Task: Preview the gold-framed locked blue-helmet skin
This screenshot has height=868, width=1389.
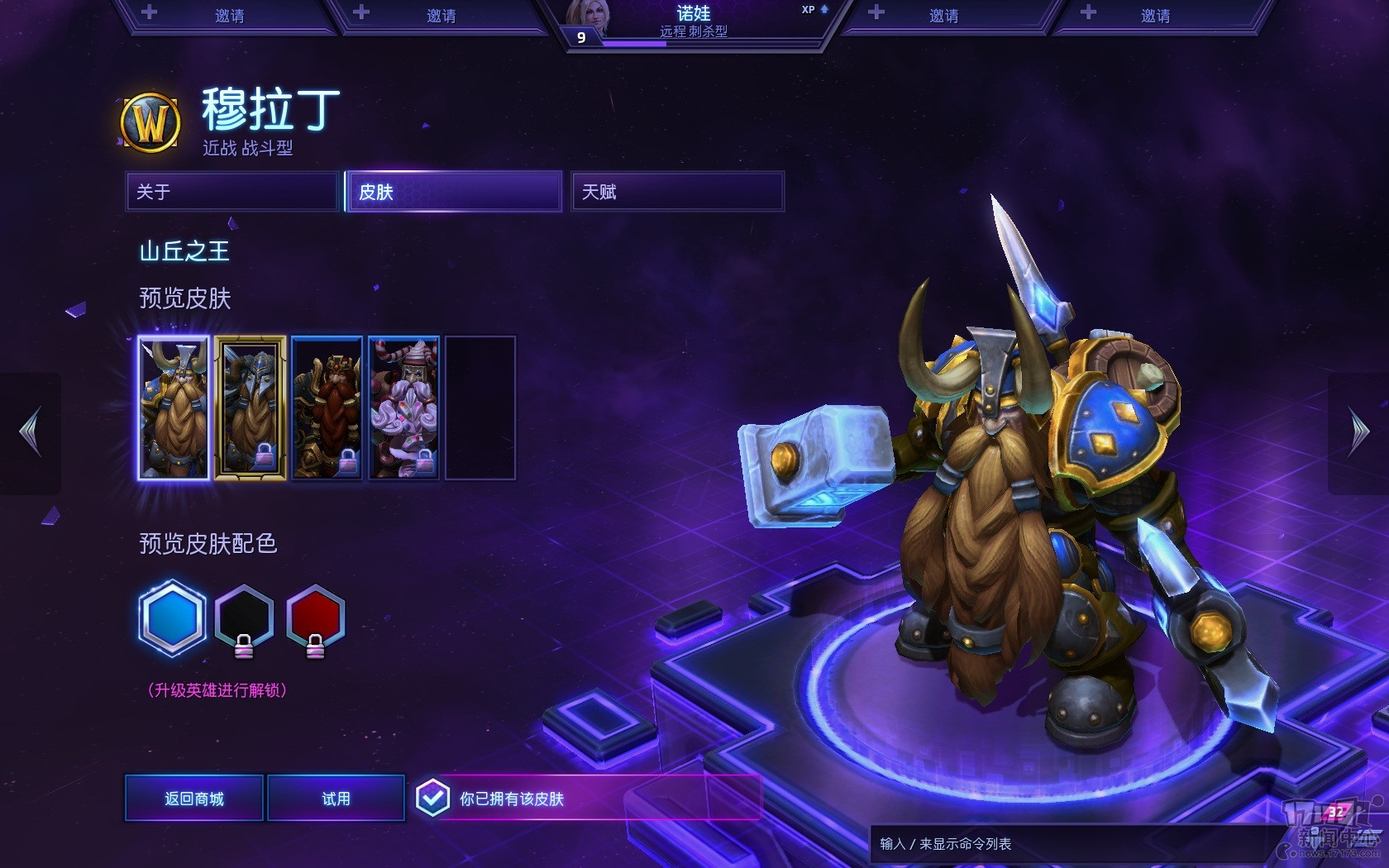Action: 251,408
